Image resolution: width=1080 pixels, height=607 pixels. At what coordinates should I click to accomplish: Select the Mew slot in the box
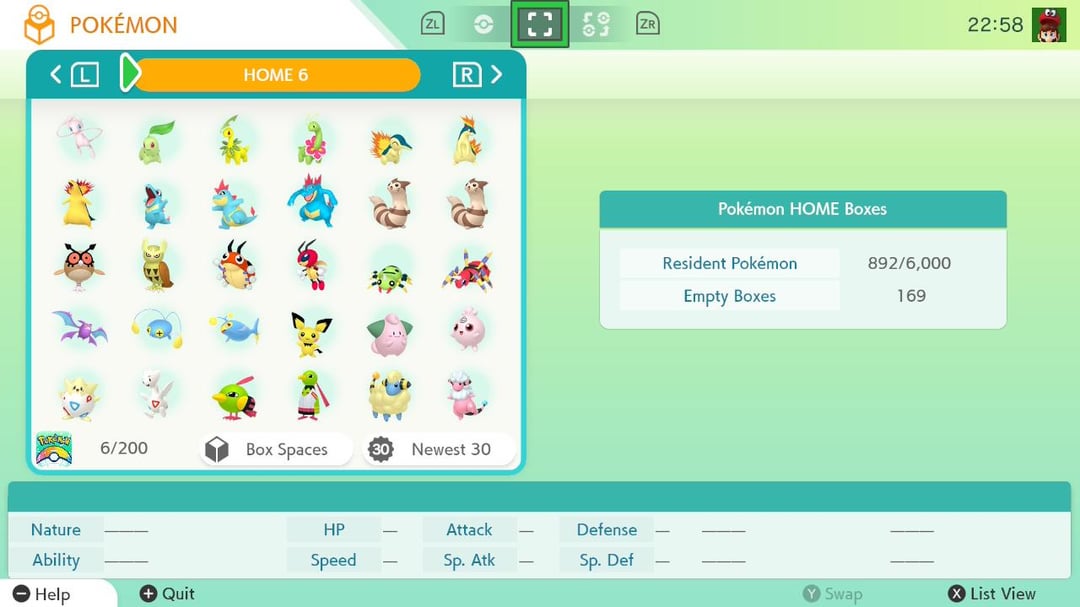pyautogui.click(x=78, y=137)
